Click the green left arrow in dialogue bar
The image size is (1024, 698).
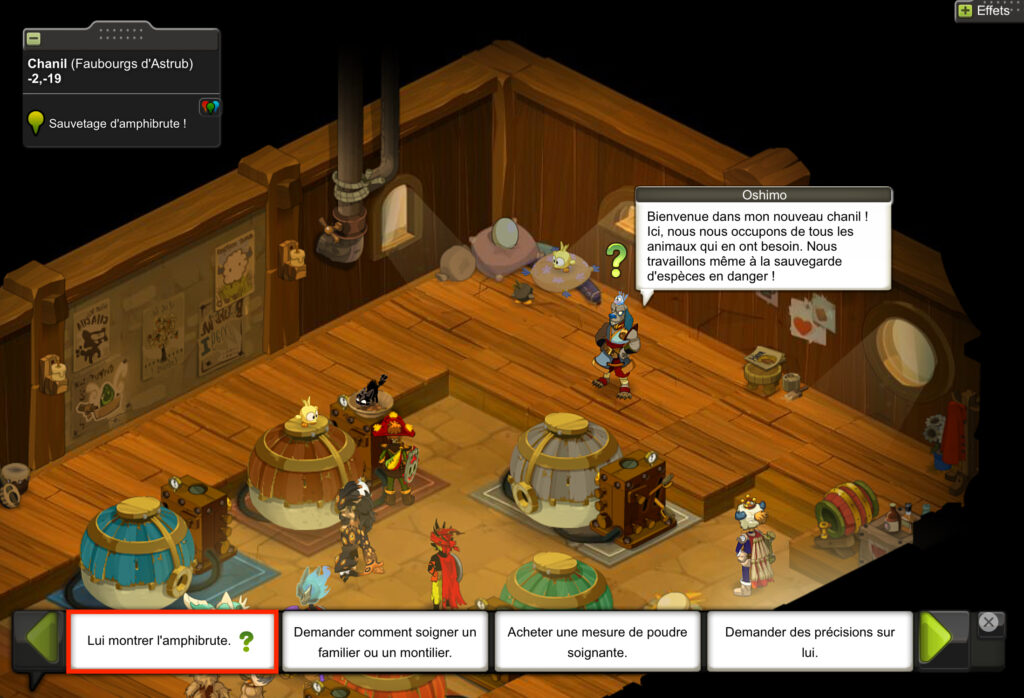[x=40, y=640]
